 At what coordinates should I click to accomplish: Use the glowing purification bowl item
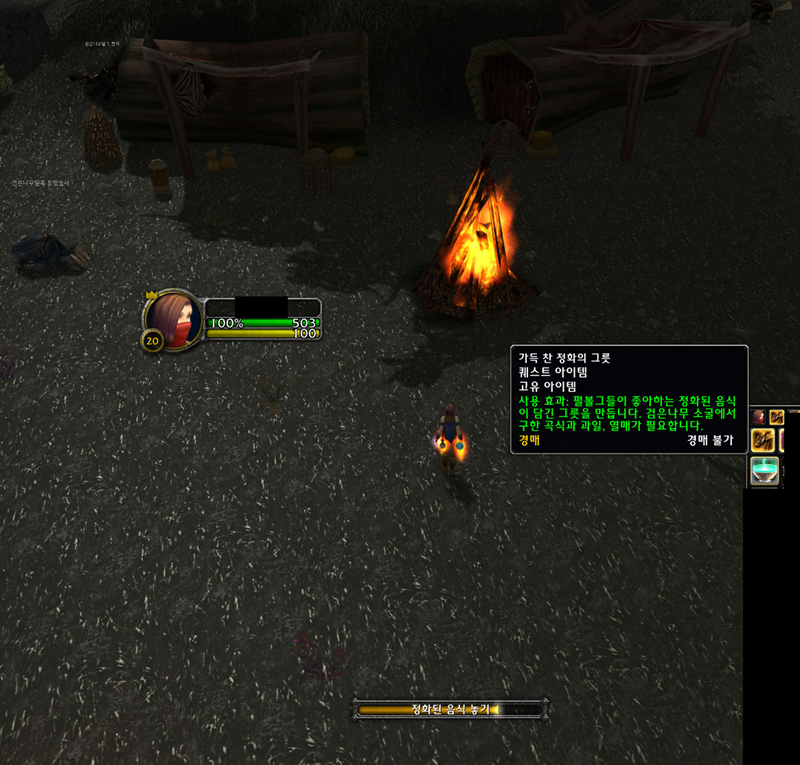tap(765, 471)
